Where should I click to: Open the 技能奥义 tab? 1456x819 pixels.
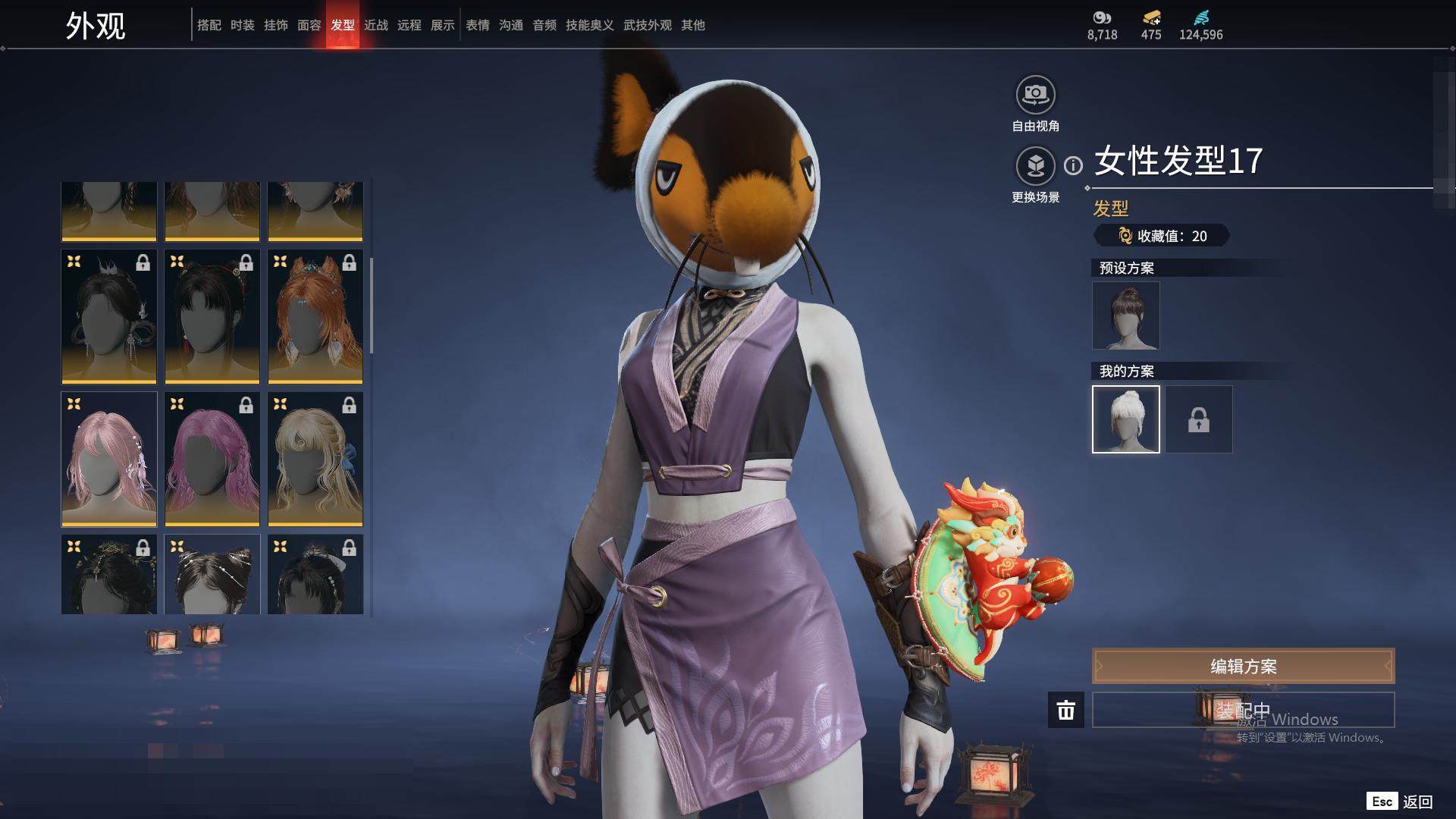click(x=589, y=25)
